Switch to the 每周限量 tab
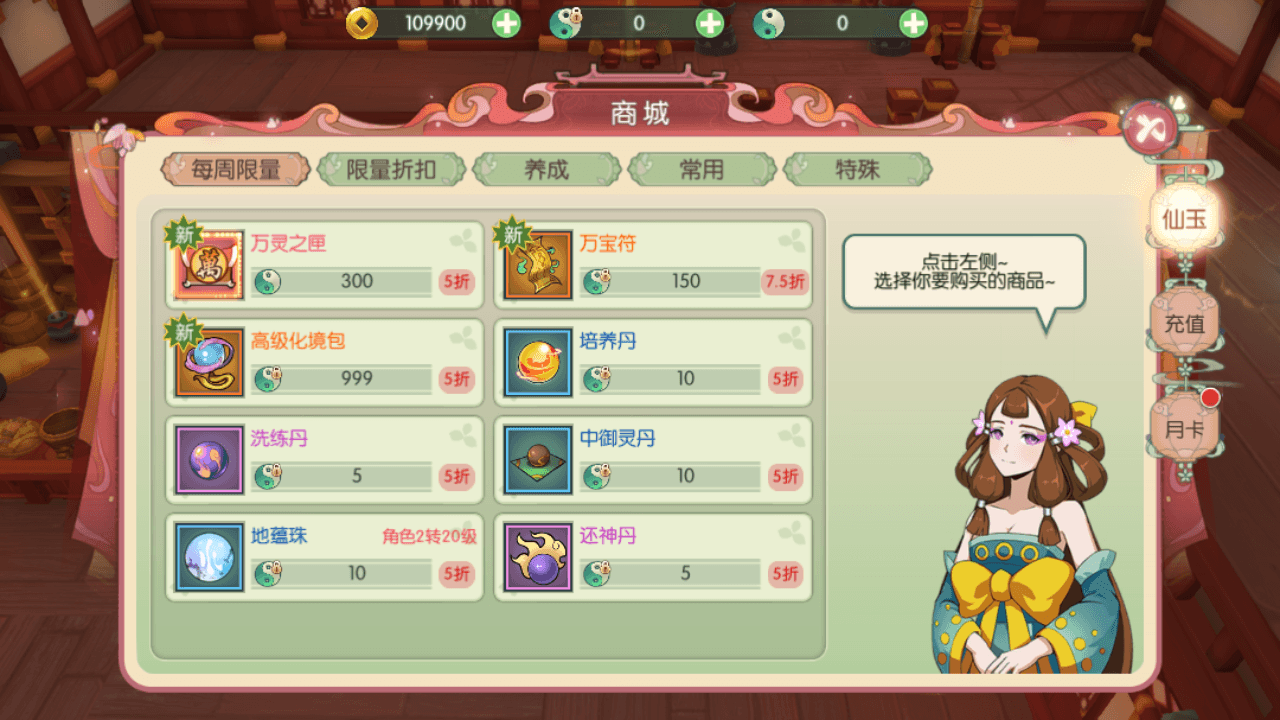Screen dimensions: 1280x720 (x=235, y=169)
